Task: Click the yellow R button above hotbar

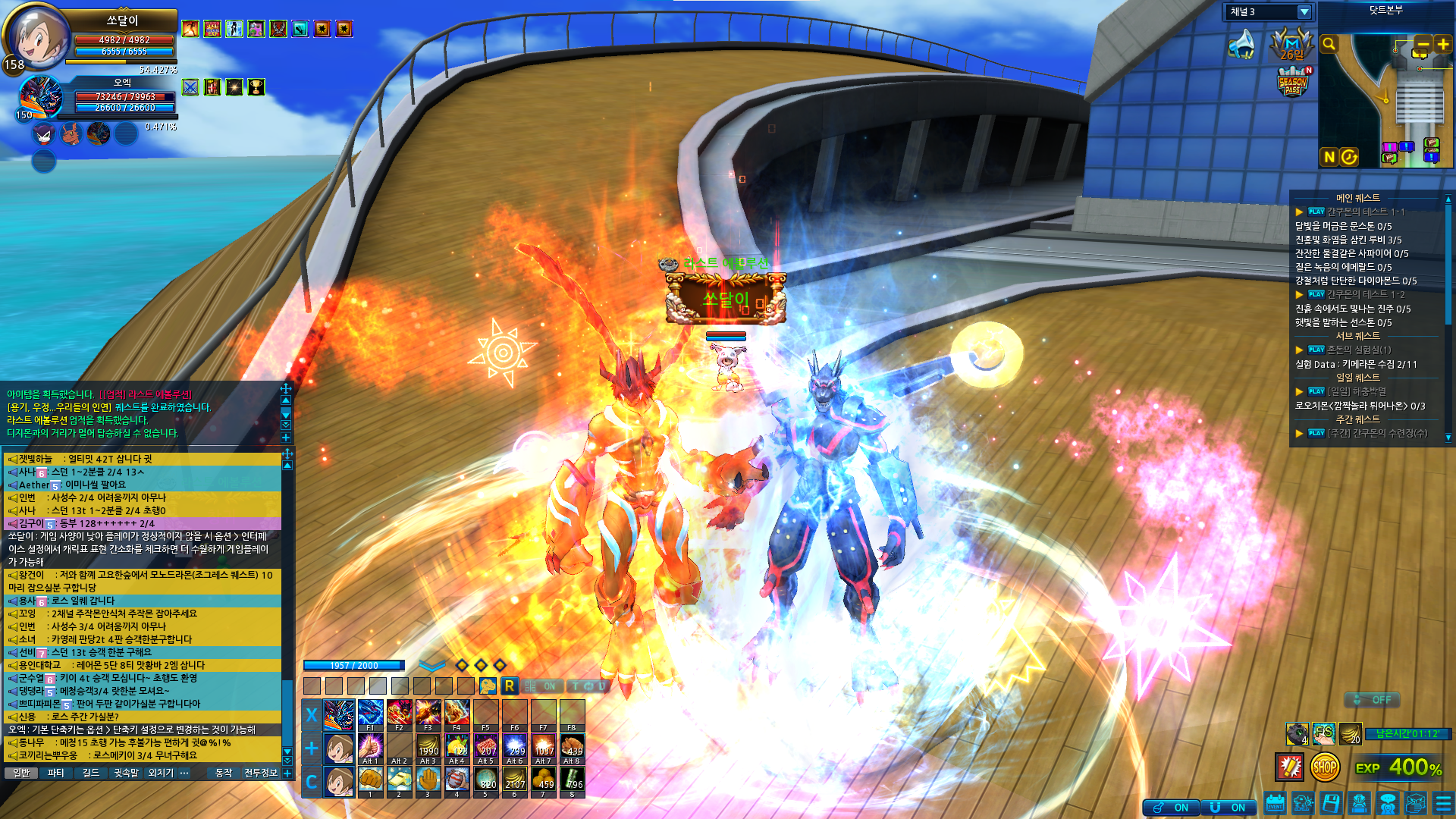Action: tap(509, 686)
